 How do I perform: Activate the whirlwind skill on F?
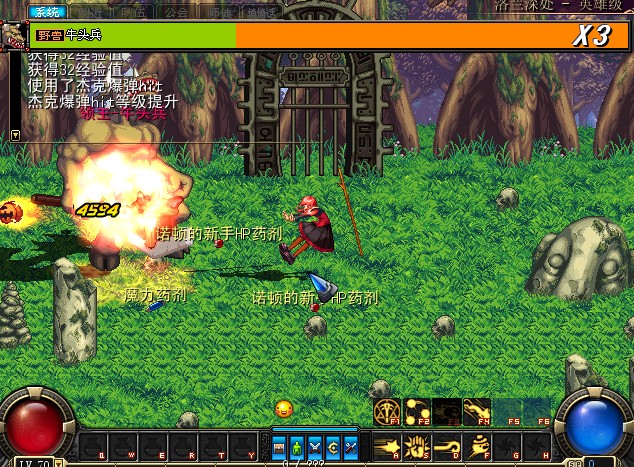click(476, 445)
